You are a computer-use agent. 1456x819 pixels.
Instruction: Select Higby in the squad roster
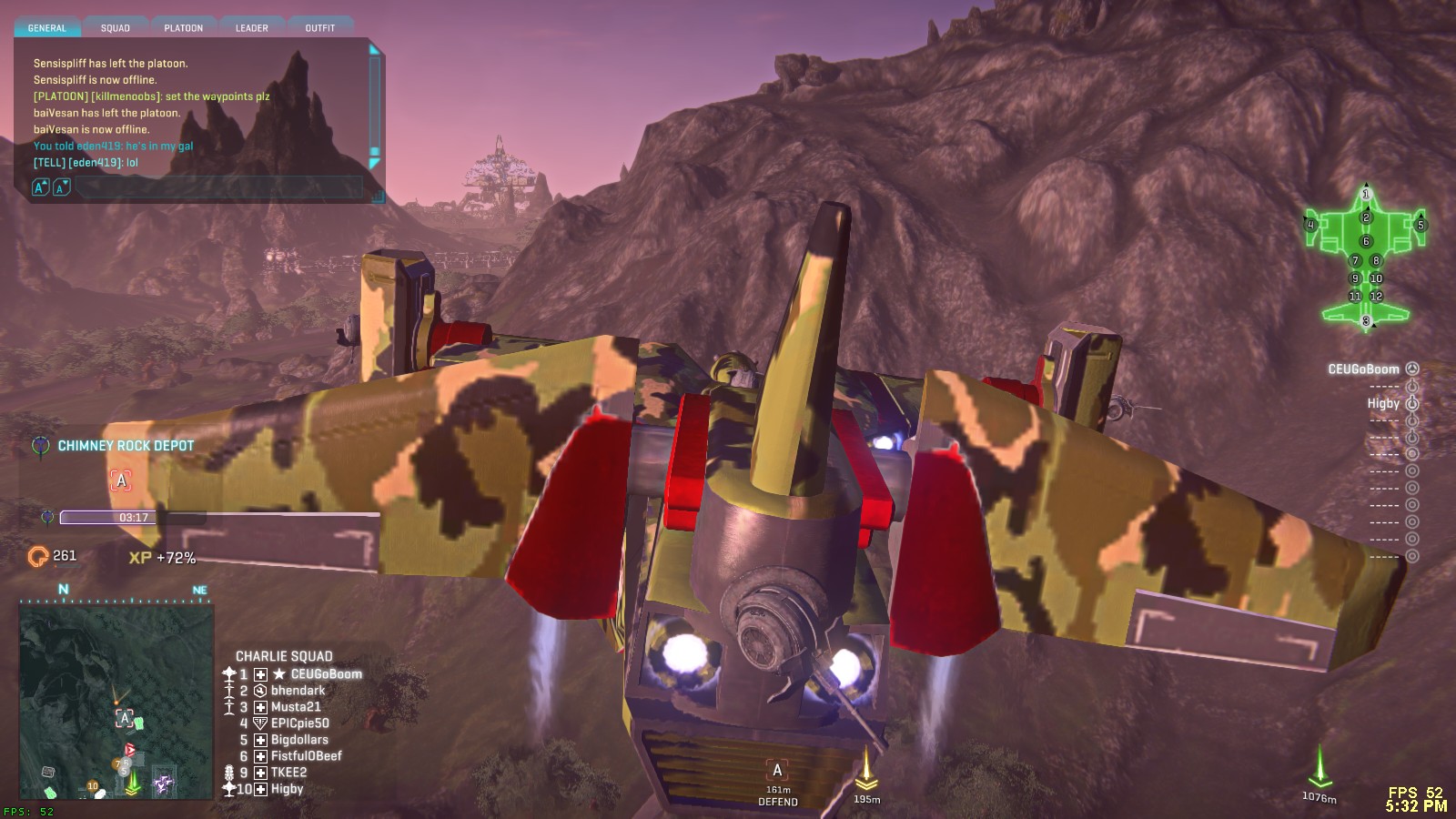287,789
